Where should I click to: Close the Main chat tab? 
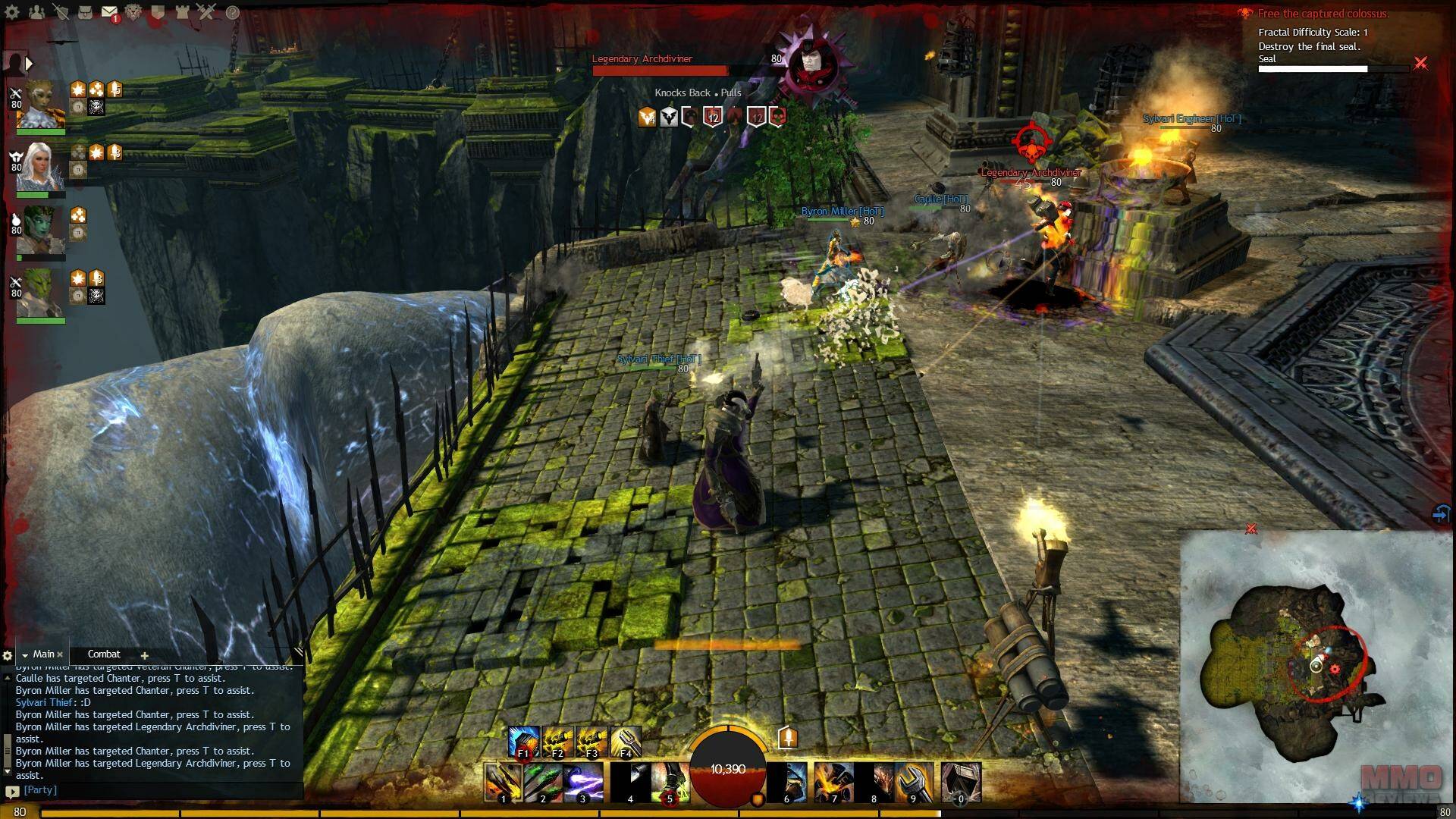(60, 654)
